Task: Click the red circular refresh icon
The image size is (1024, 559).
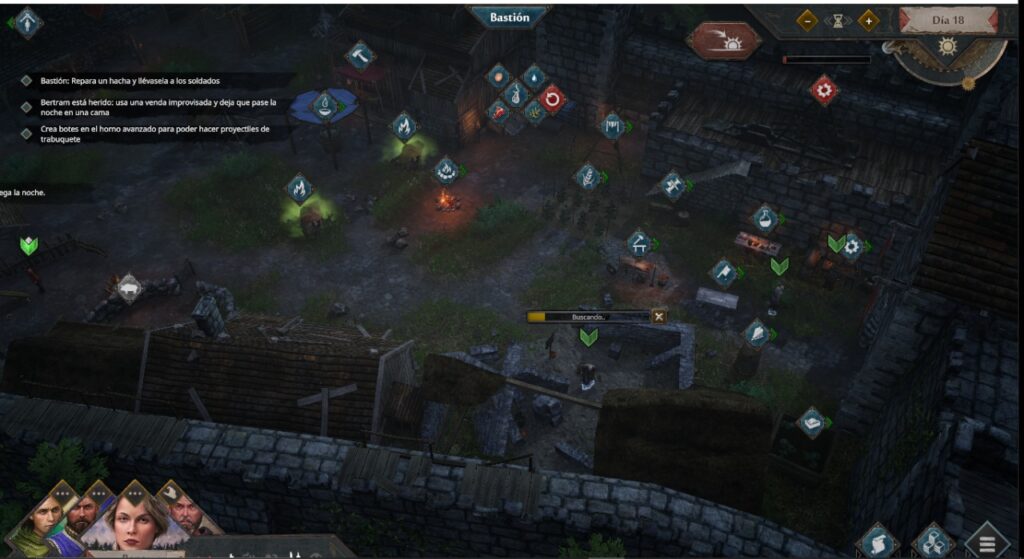Action: (x=552, y=99)
